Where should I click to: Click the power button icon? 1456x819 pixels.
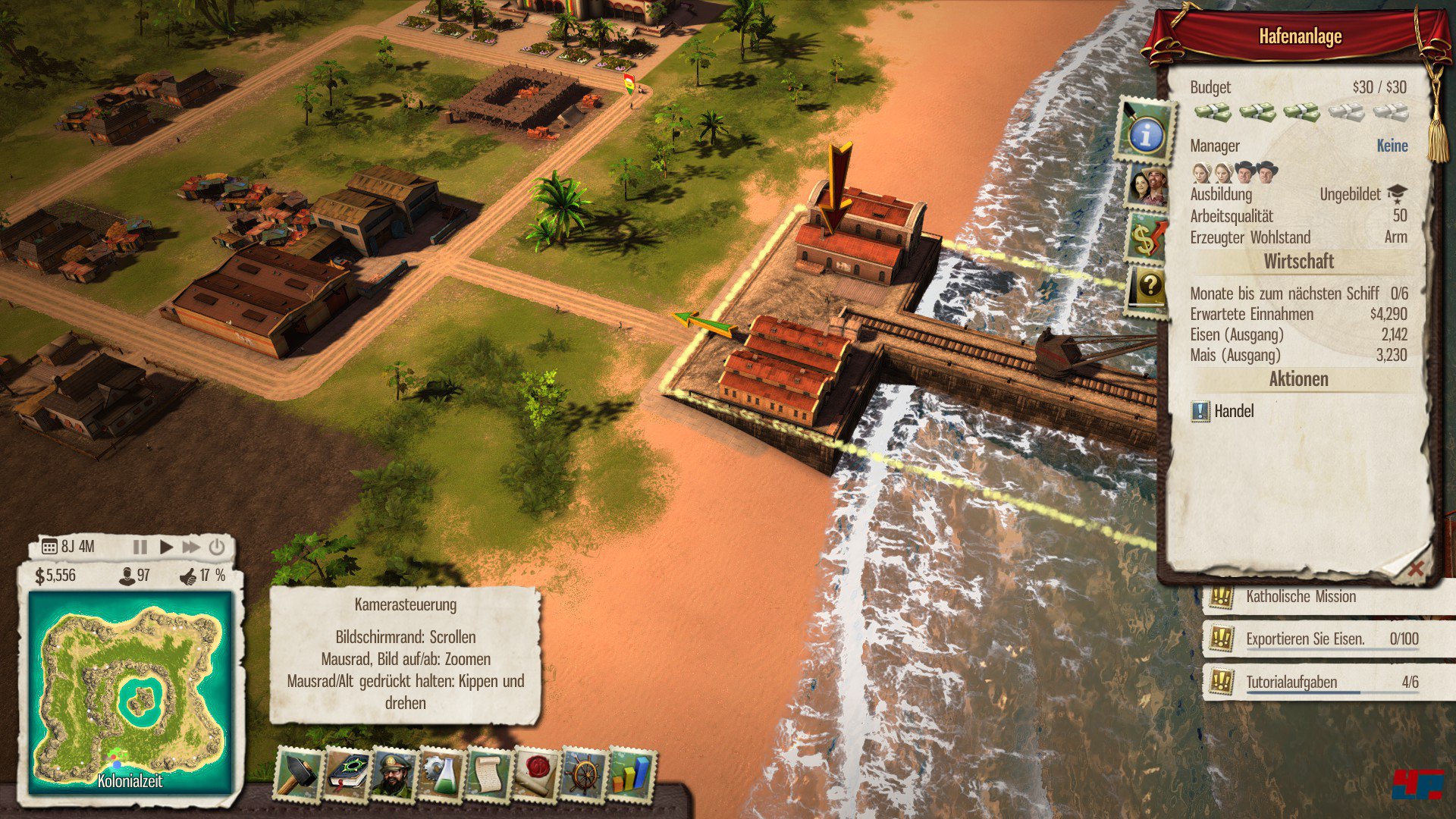coord(217,547)
